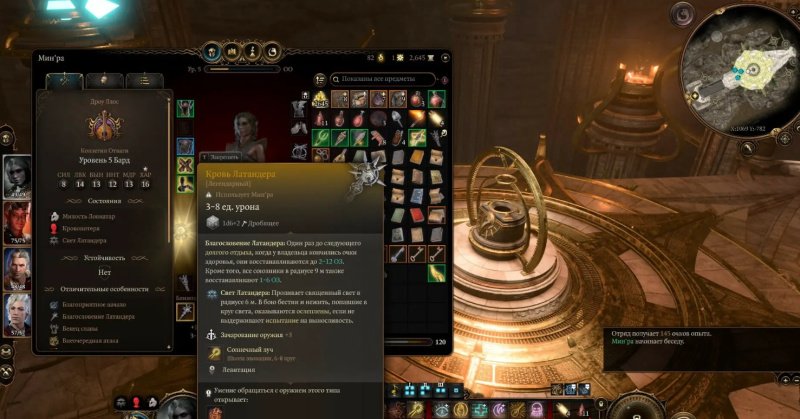This screenshot has height=419, width=800.
Task: Click the "Закрепить" pin tooltip label
Action: (x=223, y=157)
